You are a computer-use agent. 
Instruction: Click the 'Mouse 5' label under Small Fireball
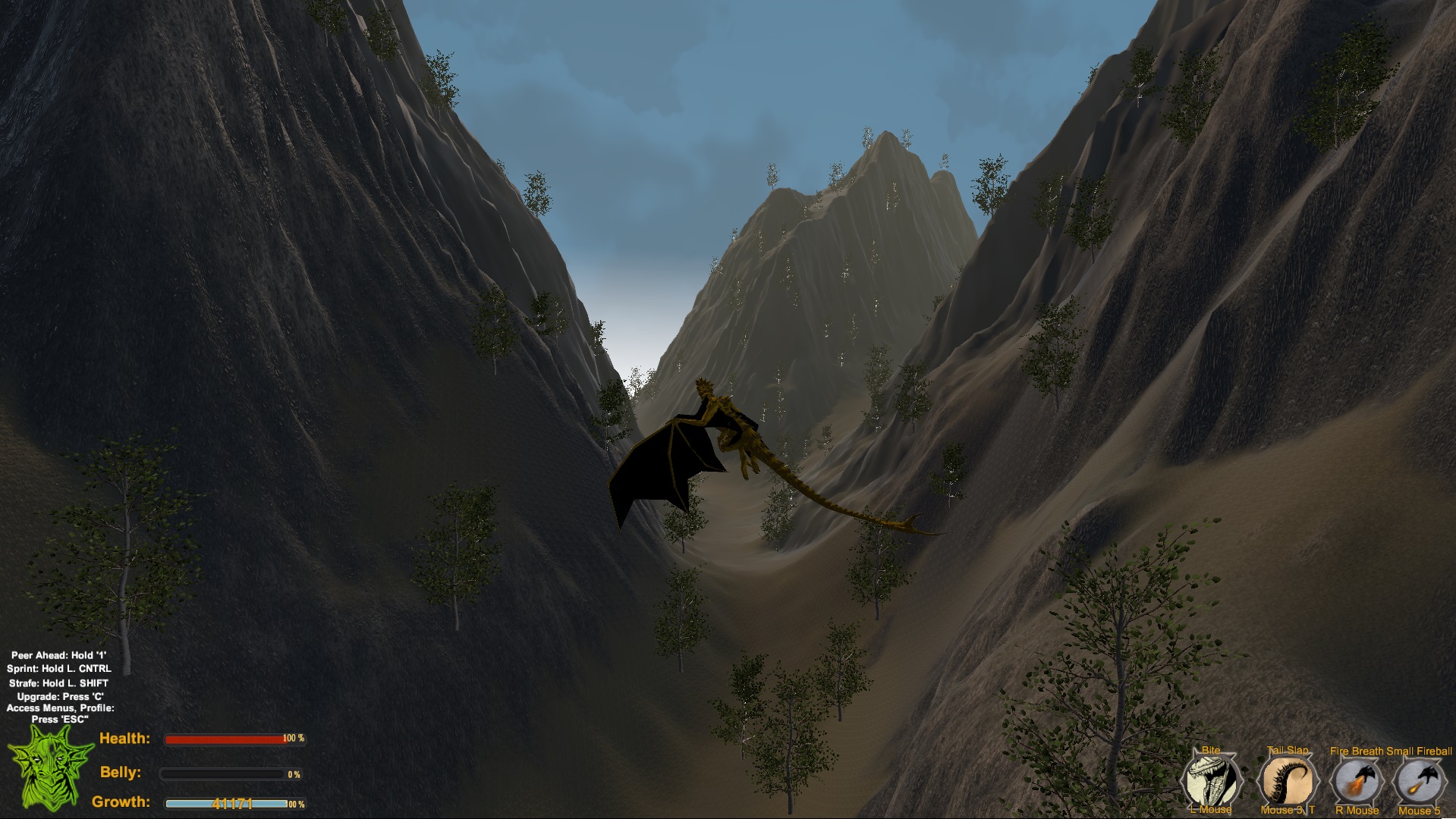(x=1421, y=811)
